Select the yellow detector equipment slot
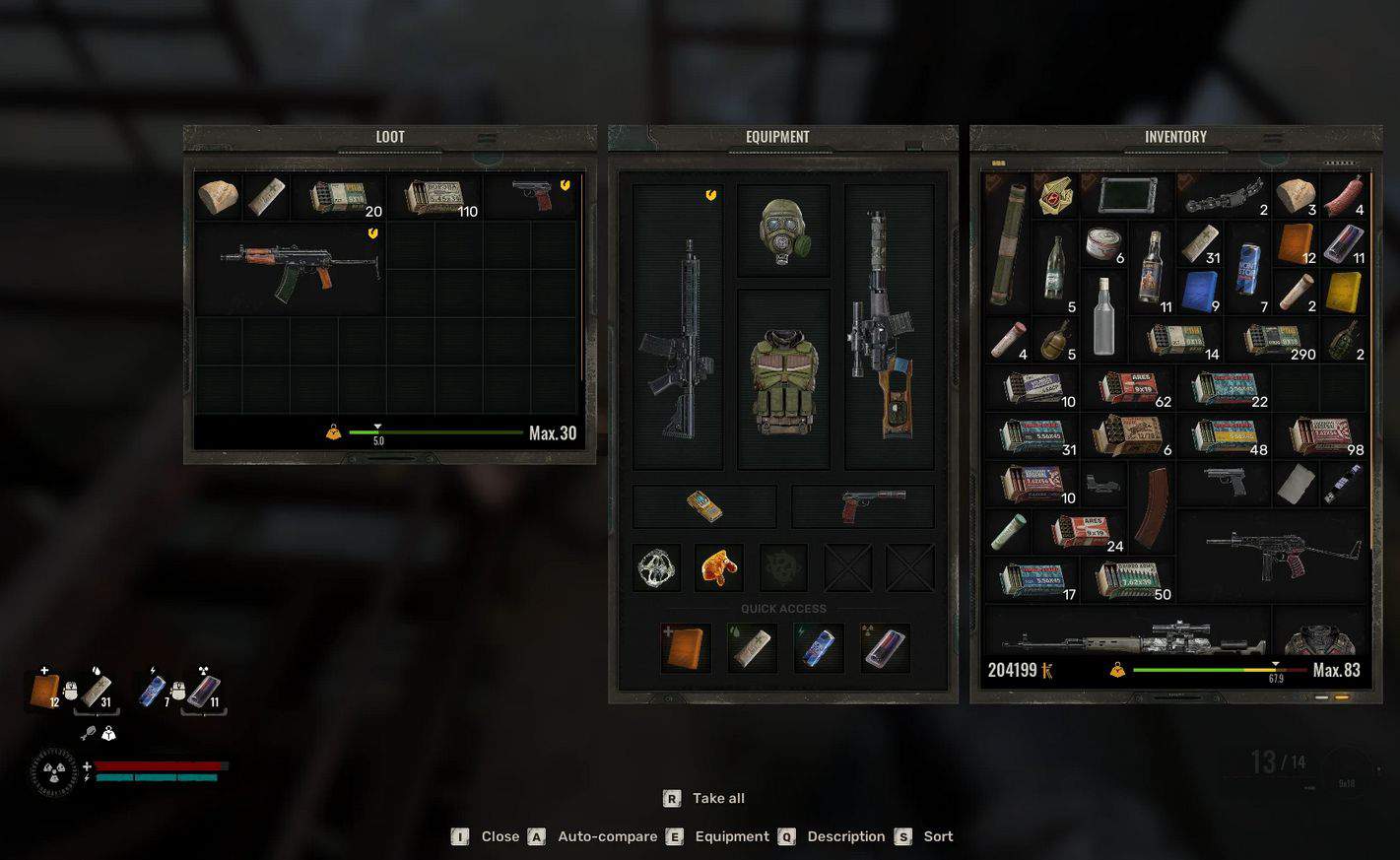1400x860 pixels. [x=704, y=506]
